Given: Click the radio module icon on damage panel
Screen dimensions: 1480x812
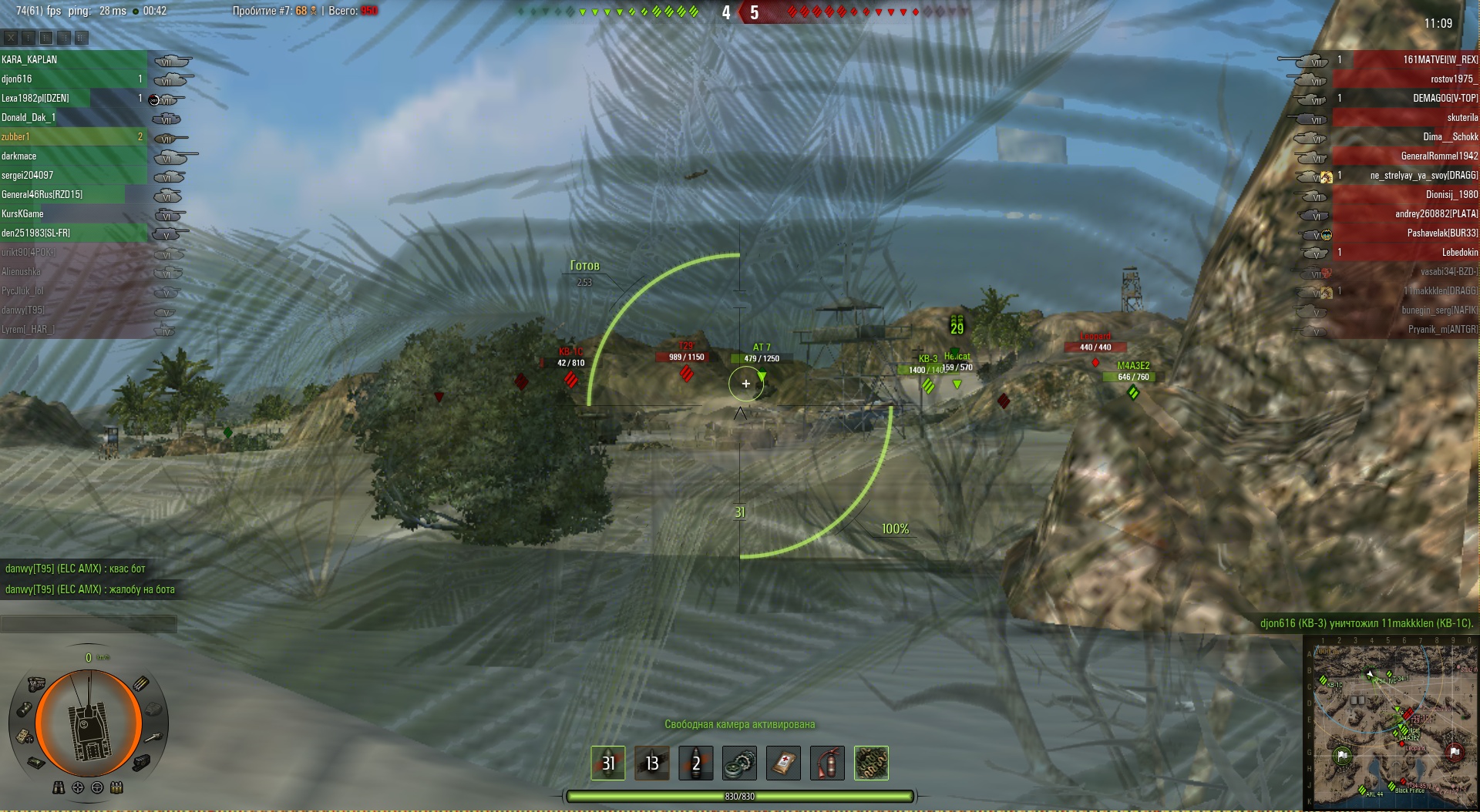Looking at the screenshot, I should 25,737.
